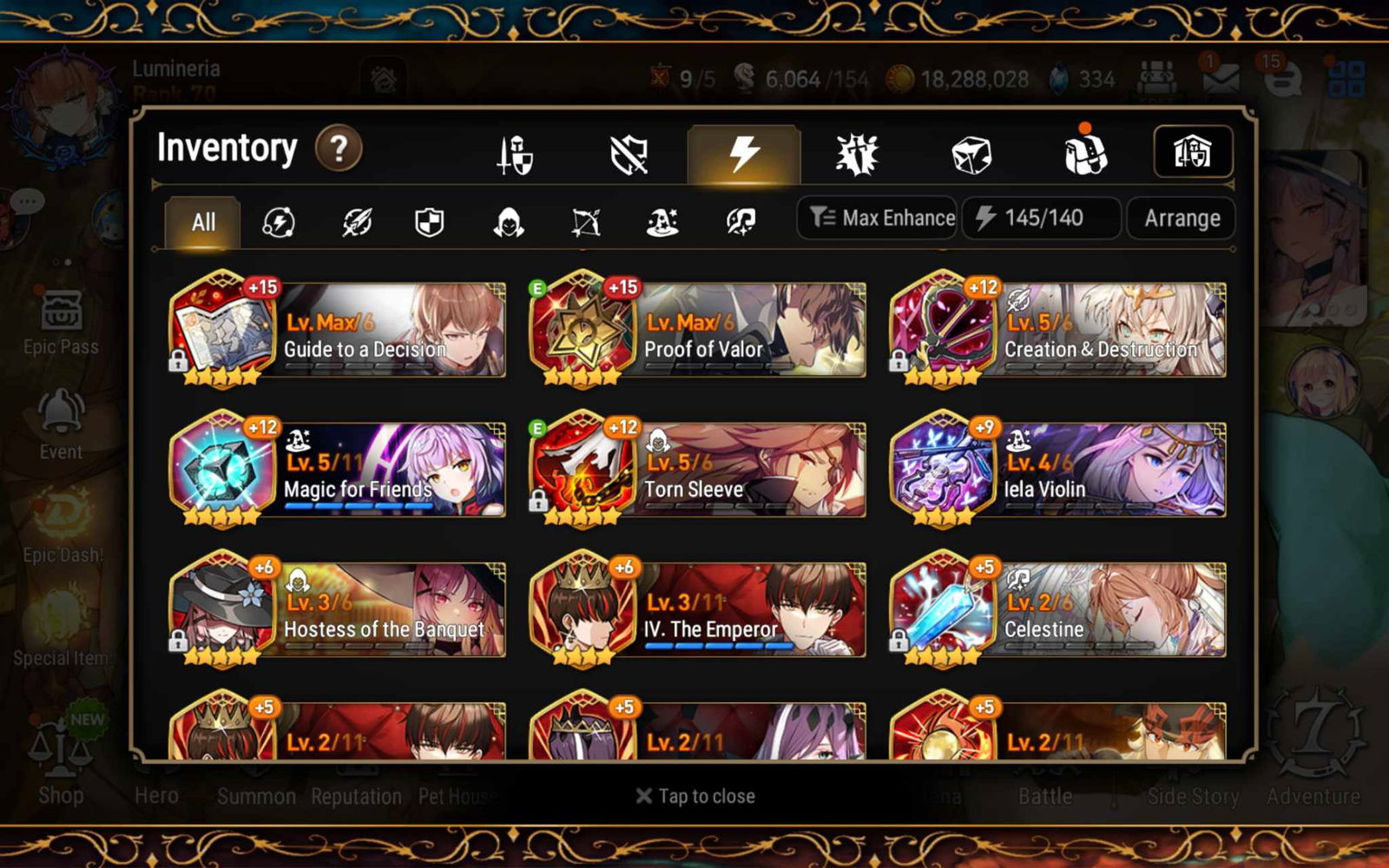This screenshot has width=1389, height=868.
Task: Open the exclusive equipment tab beside Arrange
Action: (1194, 152)
